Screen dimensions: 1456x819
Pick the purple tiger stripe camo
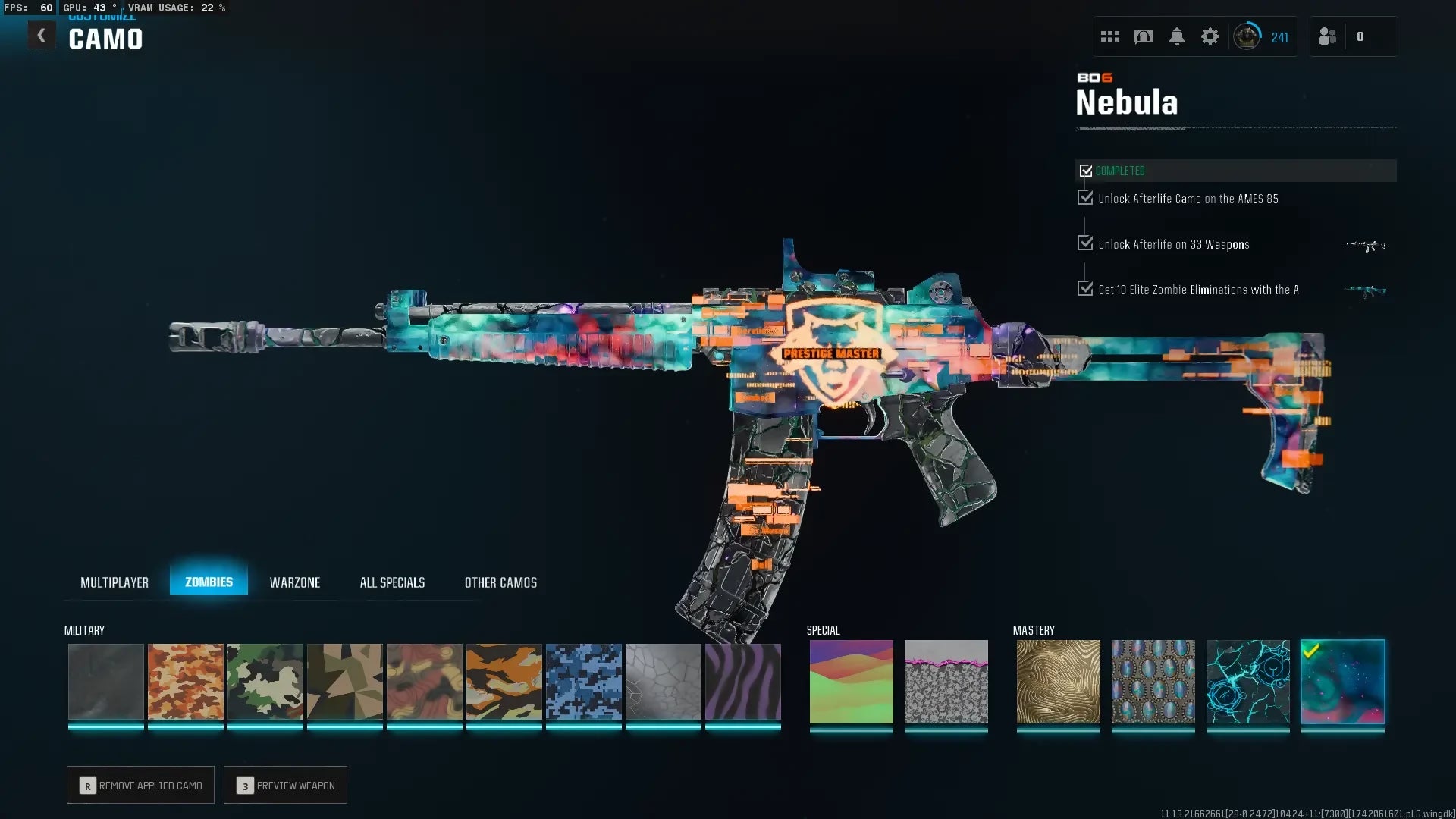coord(743,681)
